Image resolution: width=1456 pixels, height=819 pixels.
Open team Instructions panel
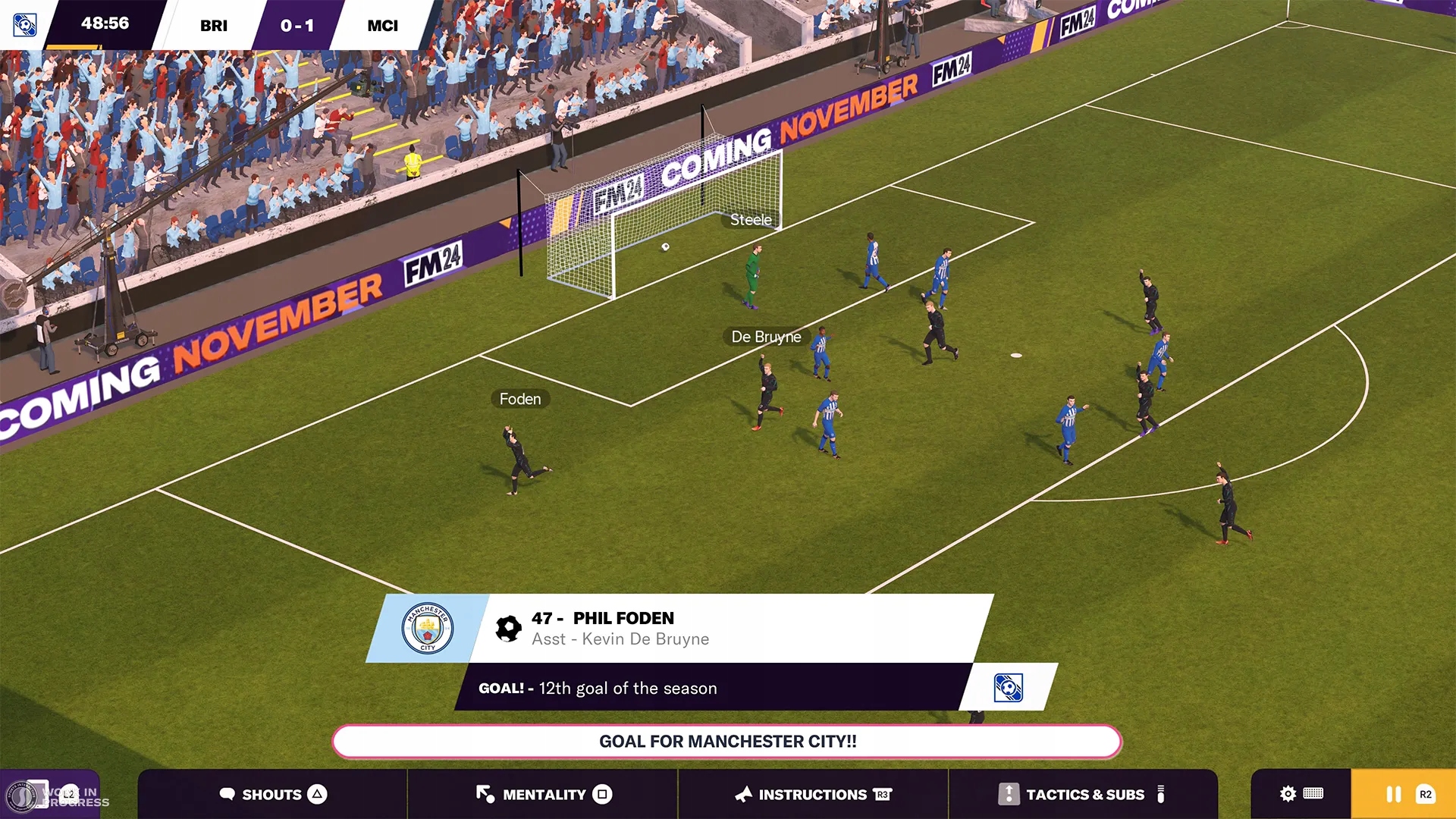[812, 794]
